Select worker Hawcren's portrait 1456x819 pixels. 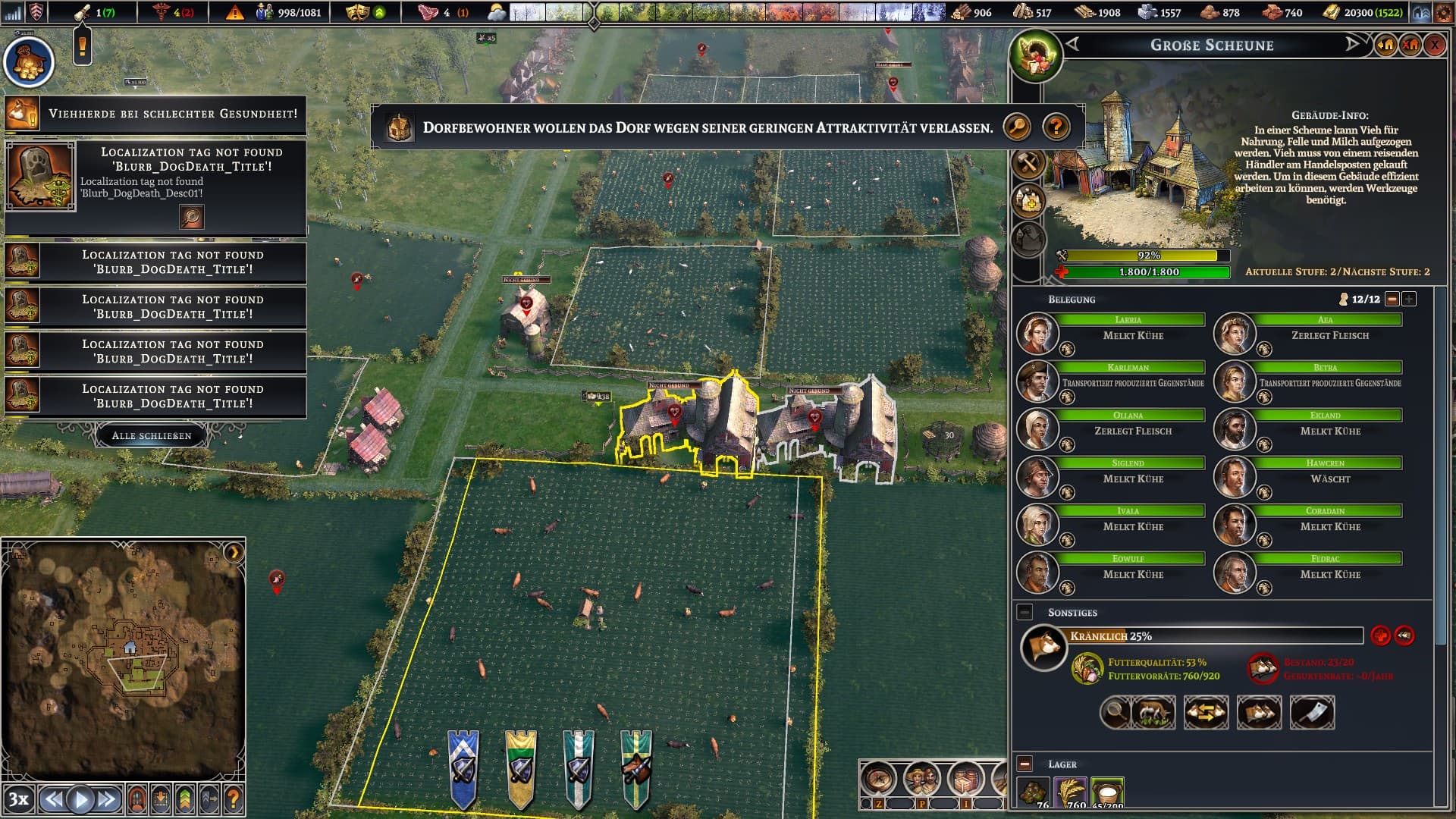point(1234,477)
